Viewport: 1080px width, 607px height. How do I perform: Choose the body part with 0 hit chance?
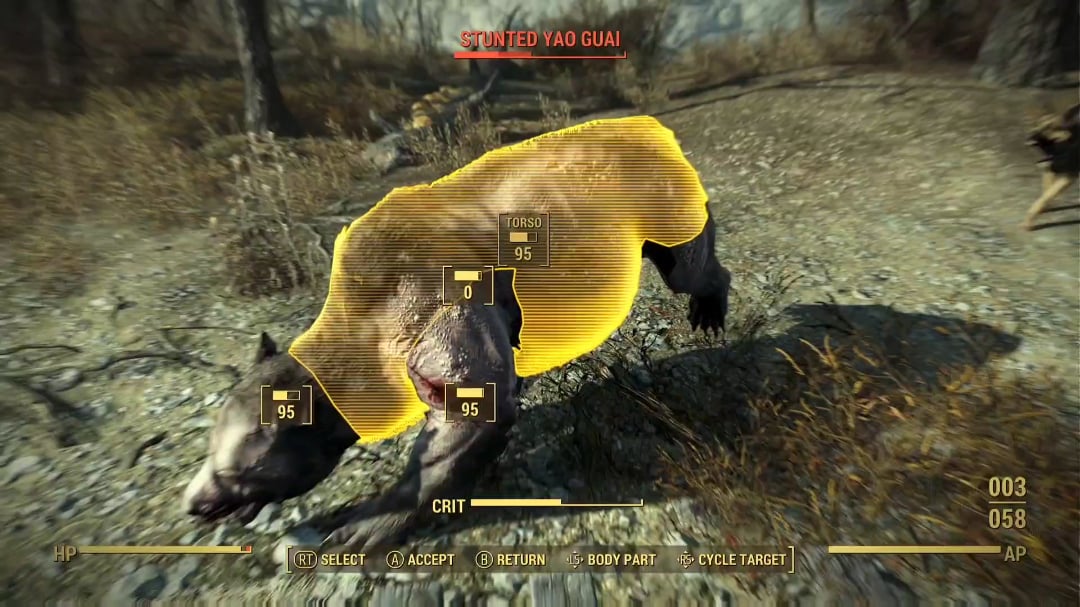tap(468, 285)
